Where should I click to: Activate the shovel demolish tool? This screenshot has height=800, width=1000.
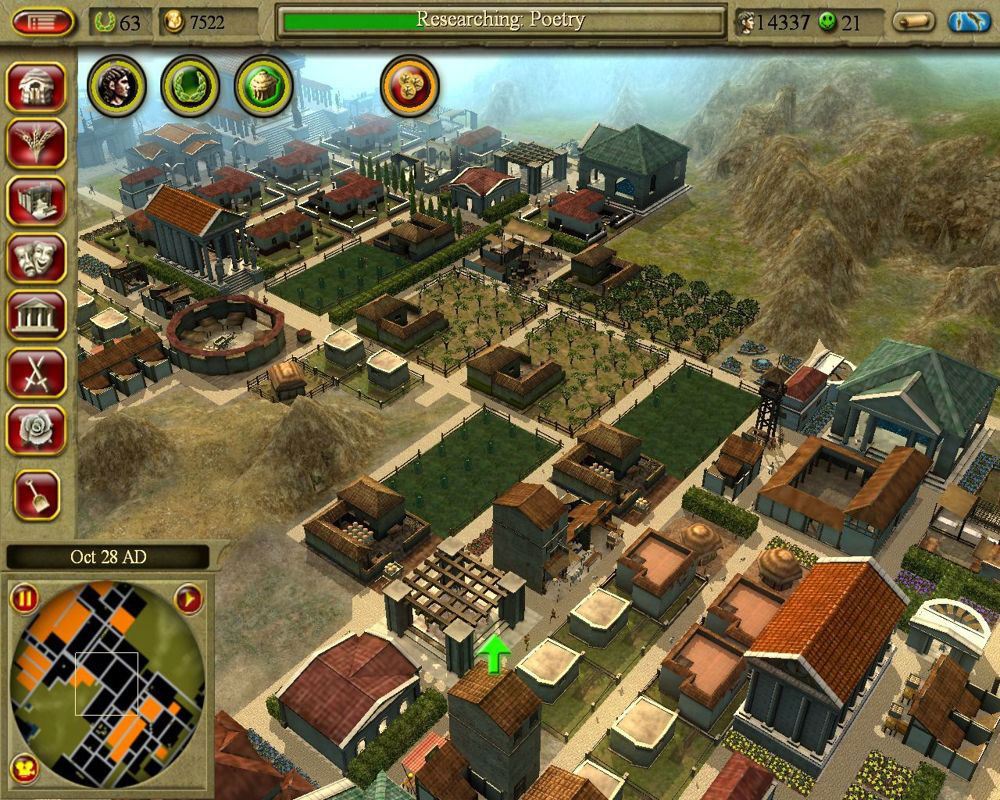(x=37, y=494)
